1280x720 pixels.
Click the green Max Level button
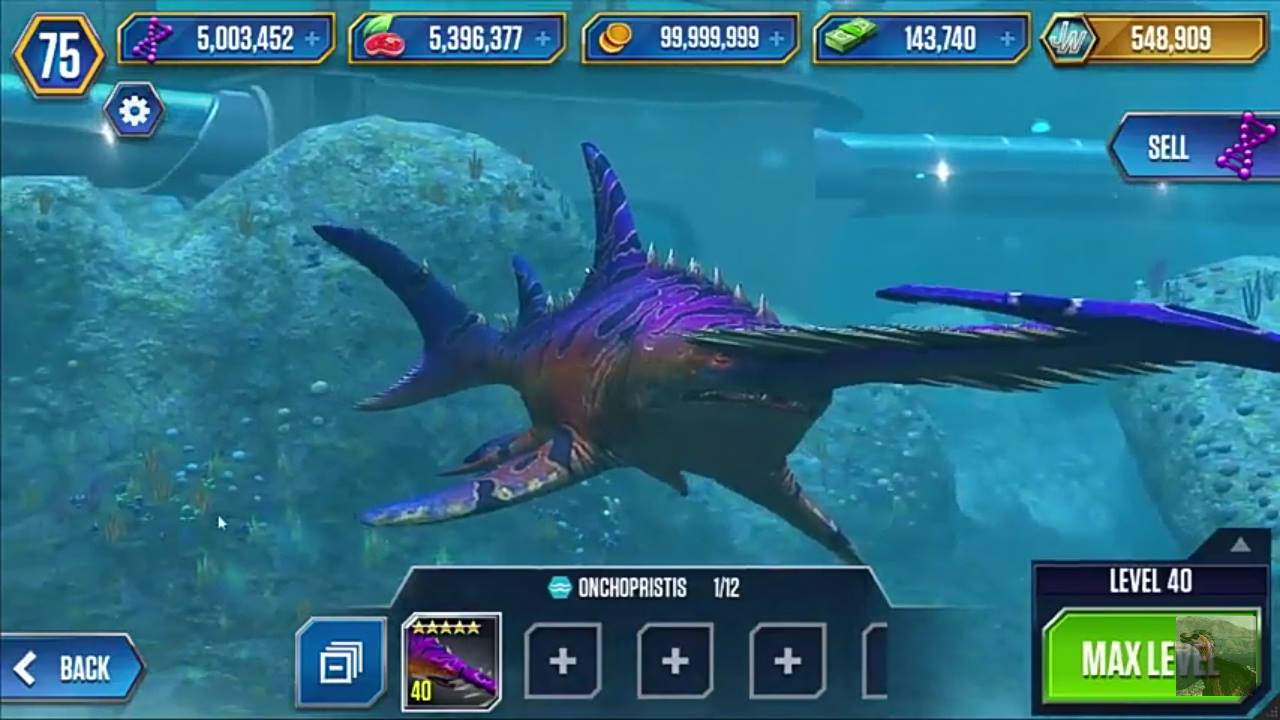point(1150,657)
